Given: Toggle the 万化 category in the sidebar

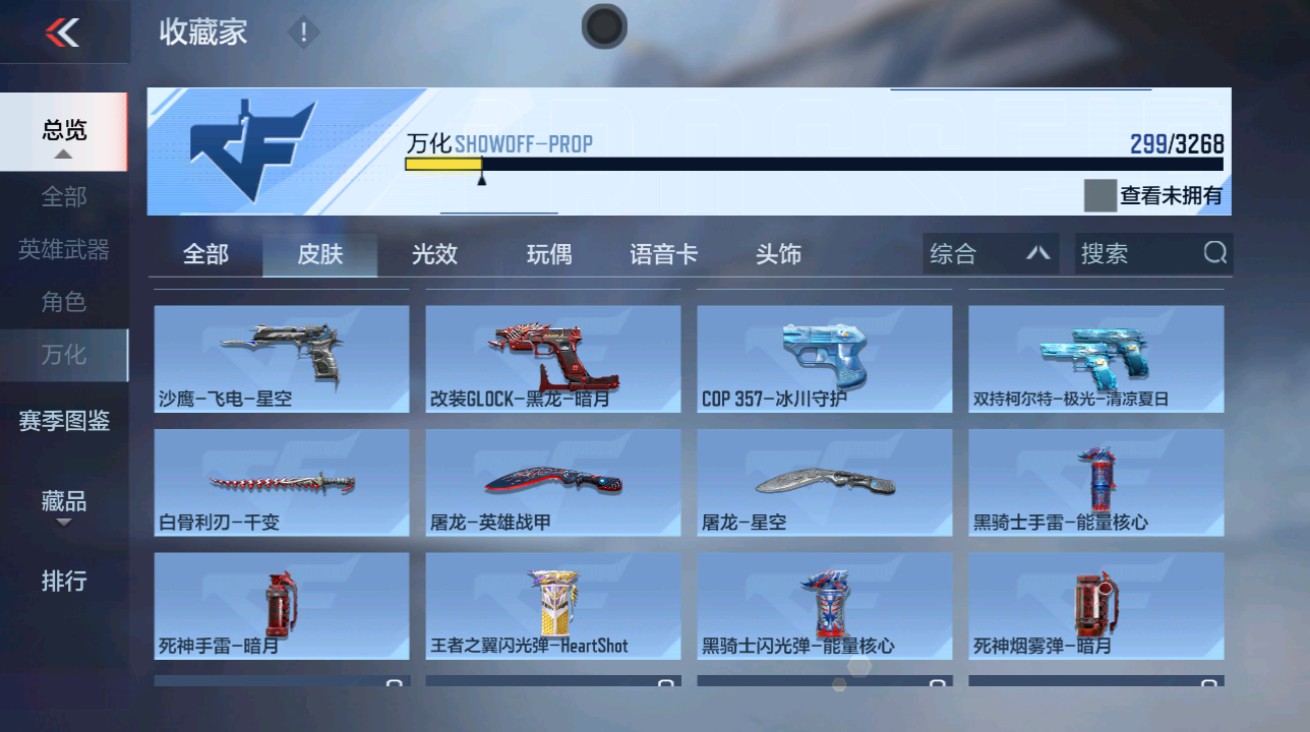Looking at the screenshot, I should [x=65, y=354].
